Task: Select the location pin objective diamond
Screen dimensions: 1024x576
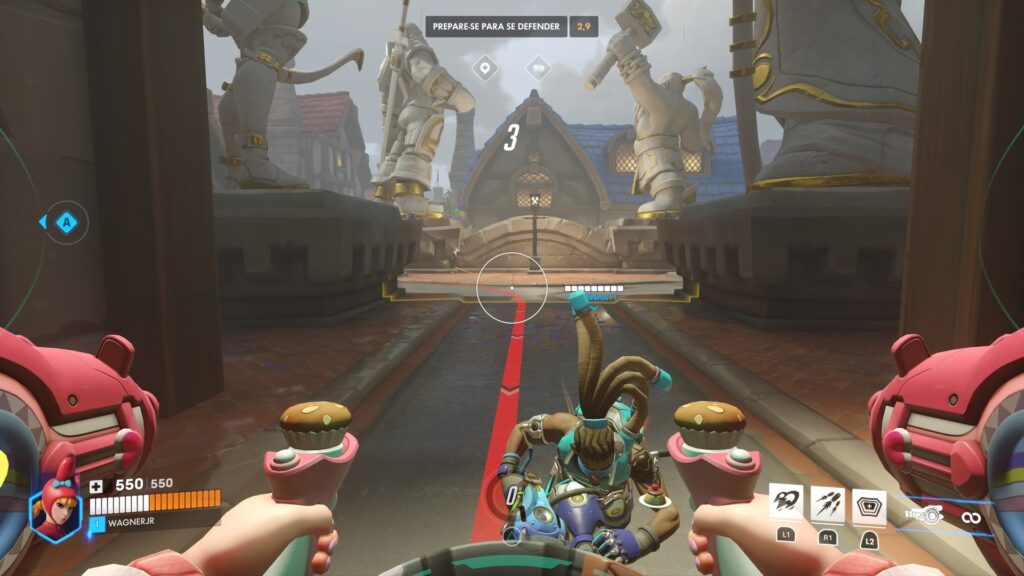Action: click(486, 69)
